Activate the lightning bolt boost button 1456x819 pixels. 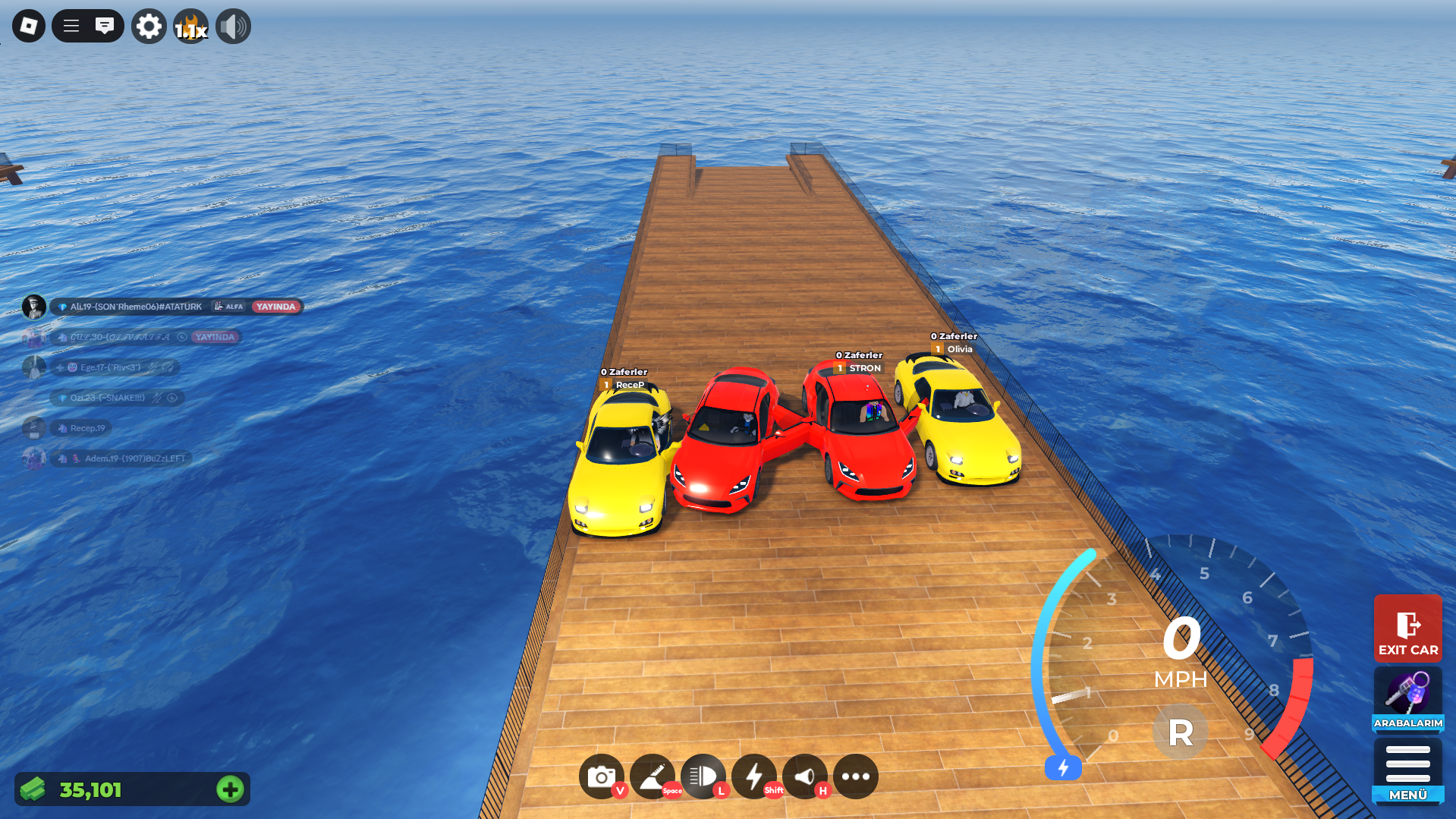click(754, 776)
